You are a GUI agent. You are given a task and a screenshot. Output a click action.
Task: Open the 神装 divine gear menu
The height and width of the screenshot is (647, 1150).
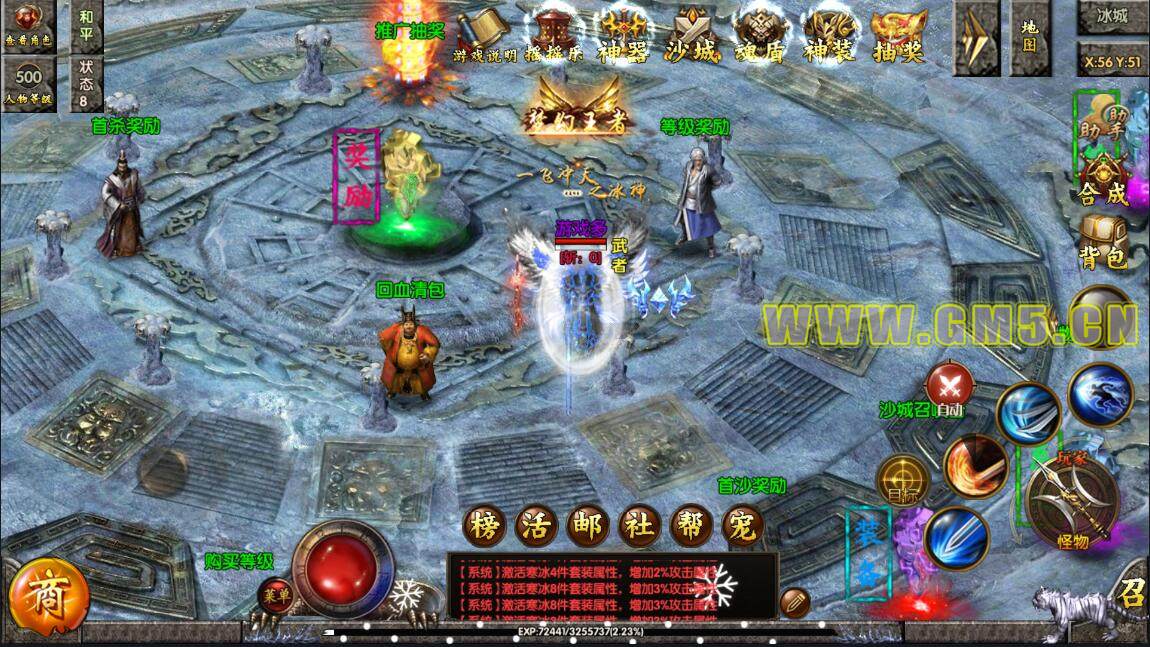828,37
